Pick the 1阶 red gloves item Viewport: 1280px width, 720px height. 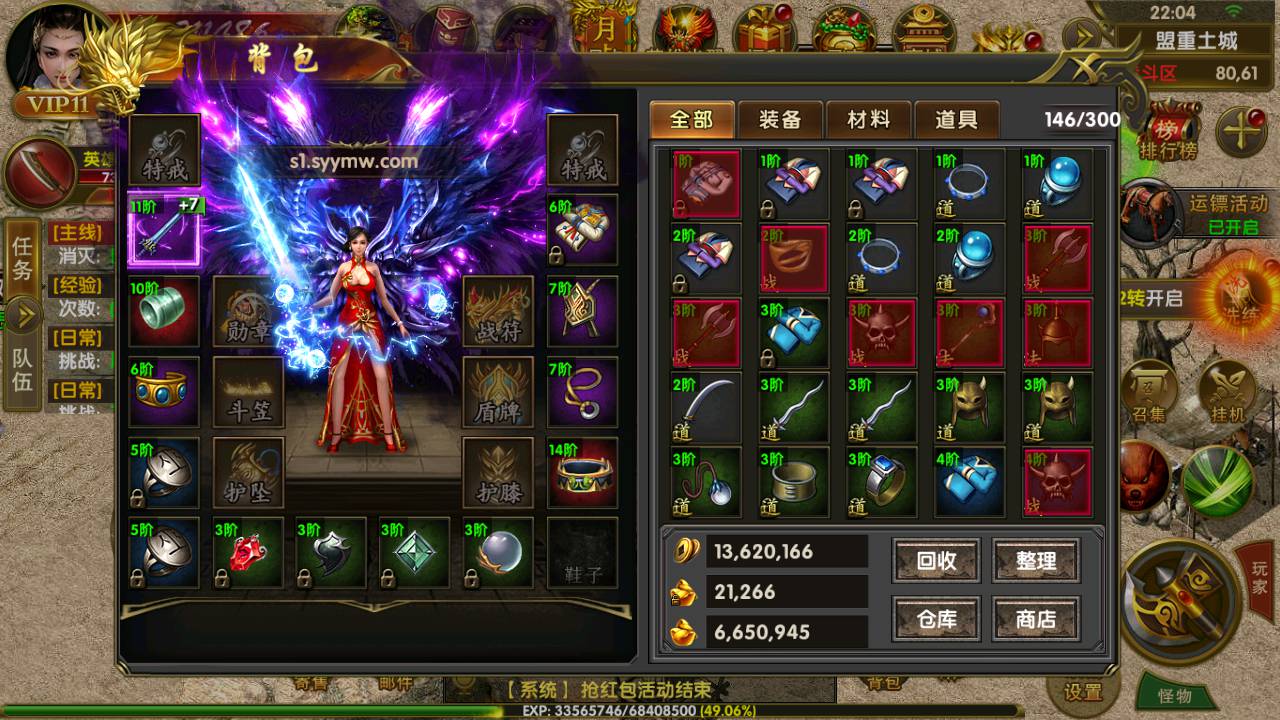(706, 184)
